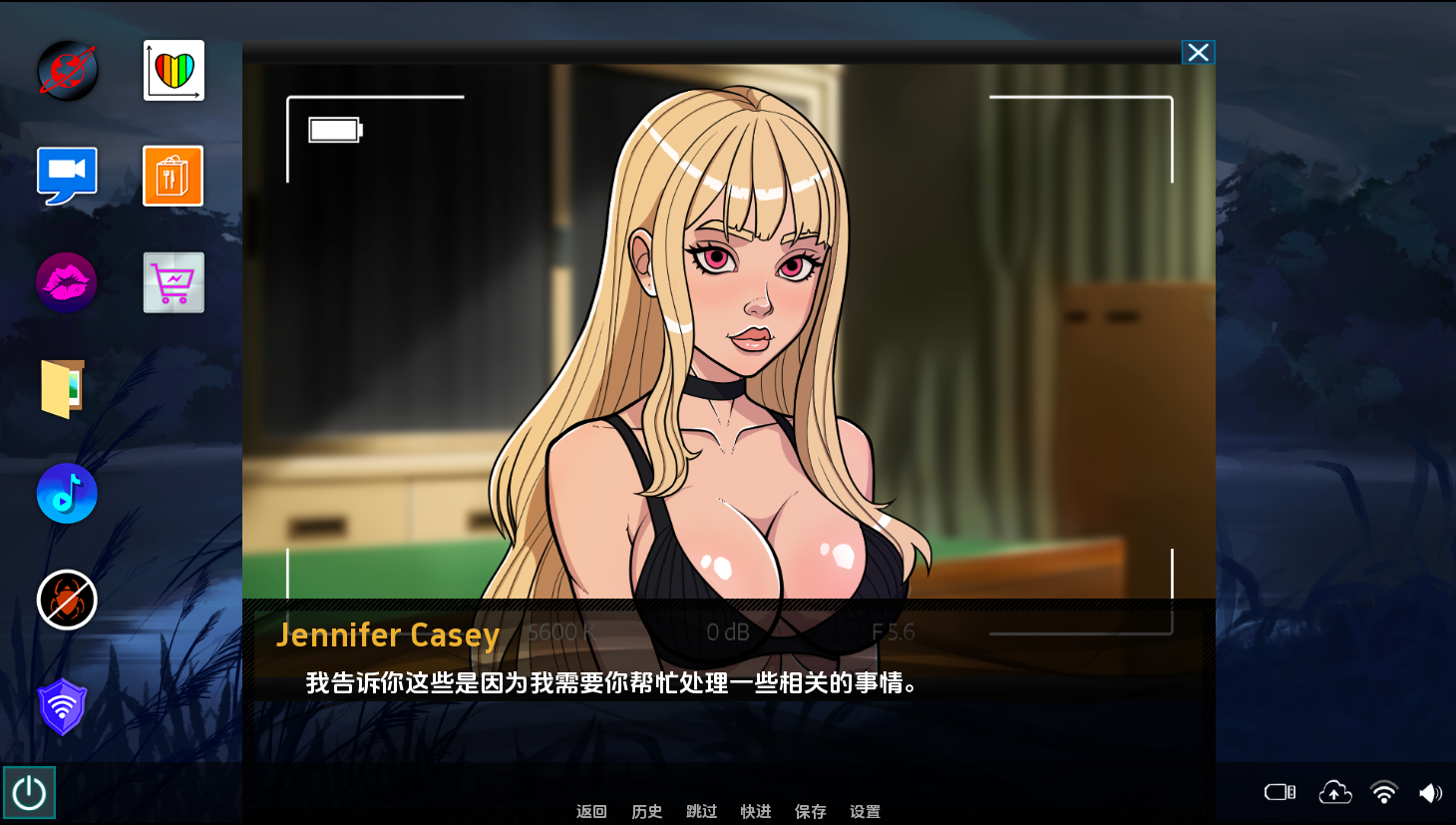Activate 快进 fast forward
Viewport: 1456px width, 825px height.
(x=756, y=811)
